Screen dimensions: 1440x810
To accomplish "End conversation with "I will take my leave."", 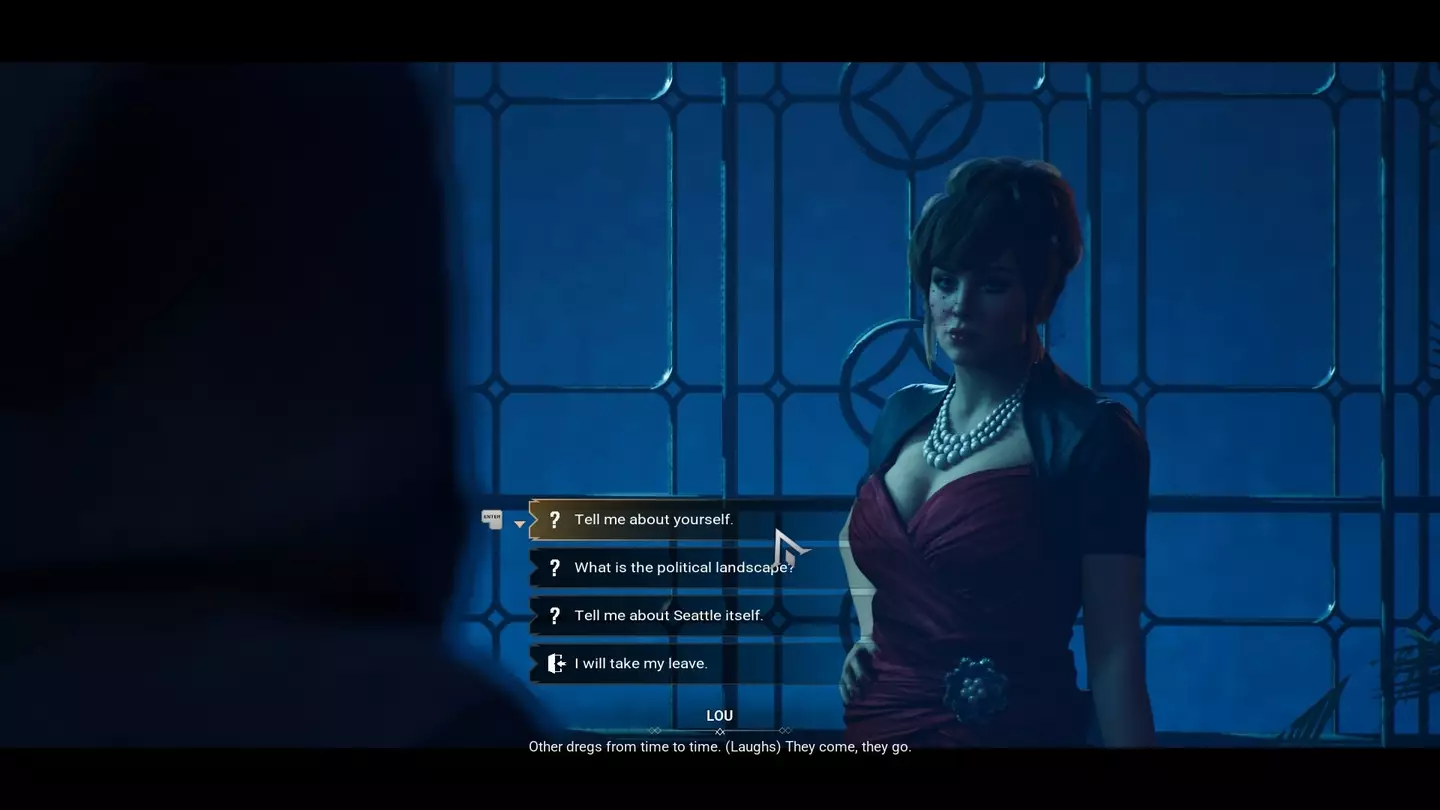I will 640,664.
